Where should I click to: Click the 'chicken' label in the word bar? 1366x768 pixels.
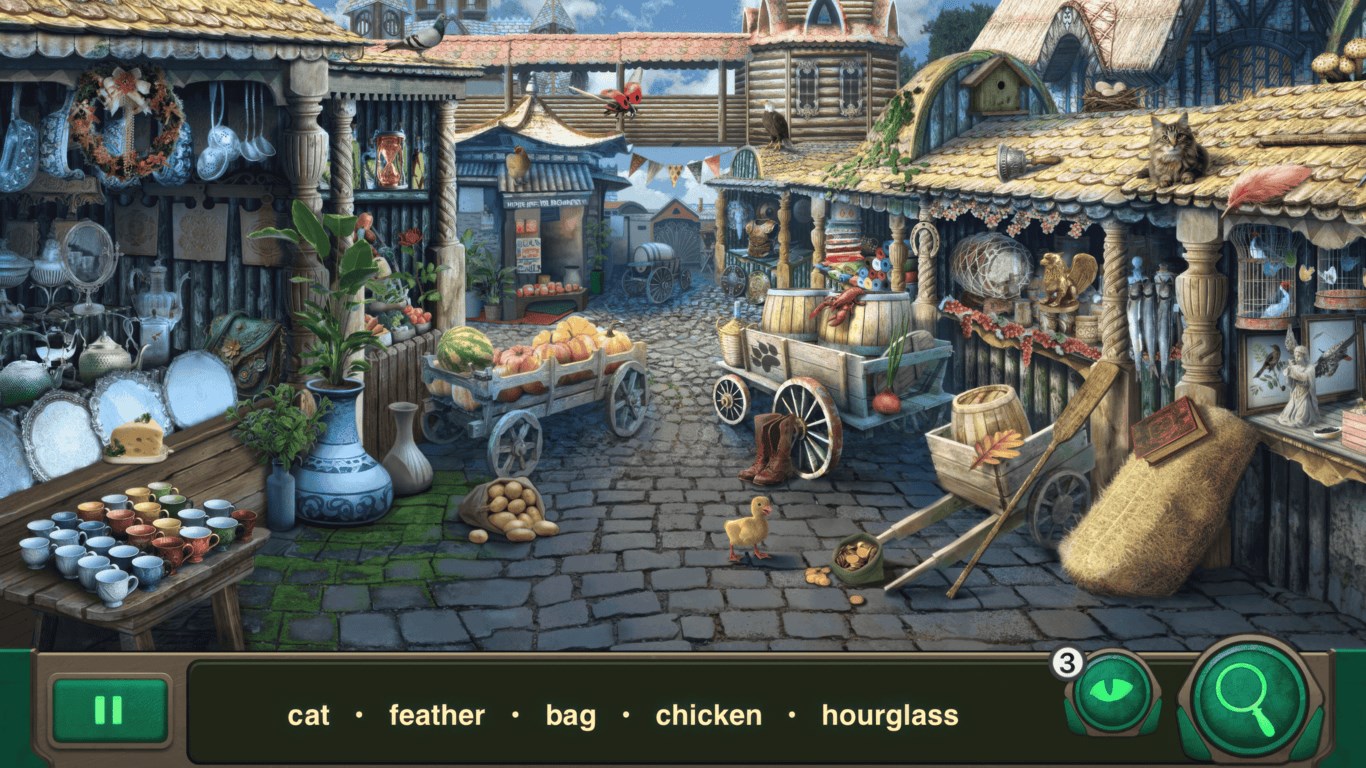coord(708,716)
